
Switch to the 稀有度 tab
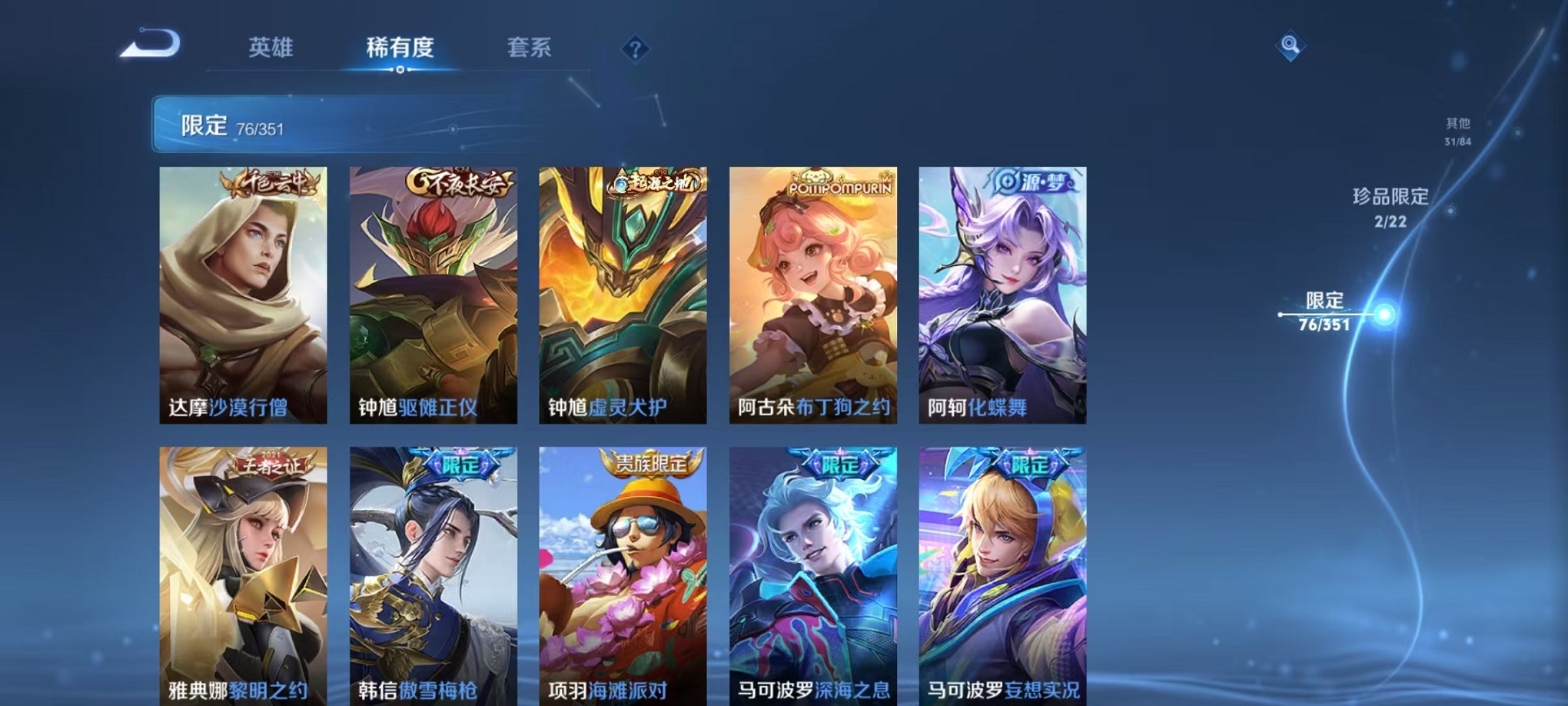click(399, 48)
